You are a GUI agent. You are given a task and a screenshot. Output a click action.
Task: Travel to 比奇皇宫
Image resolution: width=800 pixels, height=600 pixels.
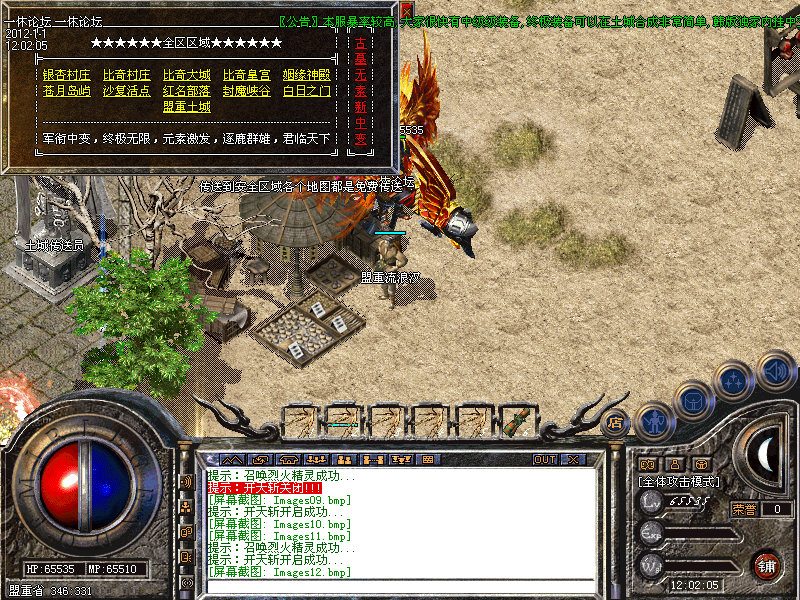[x=246, y=75]
